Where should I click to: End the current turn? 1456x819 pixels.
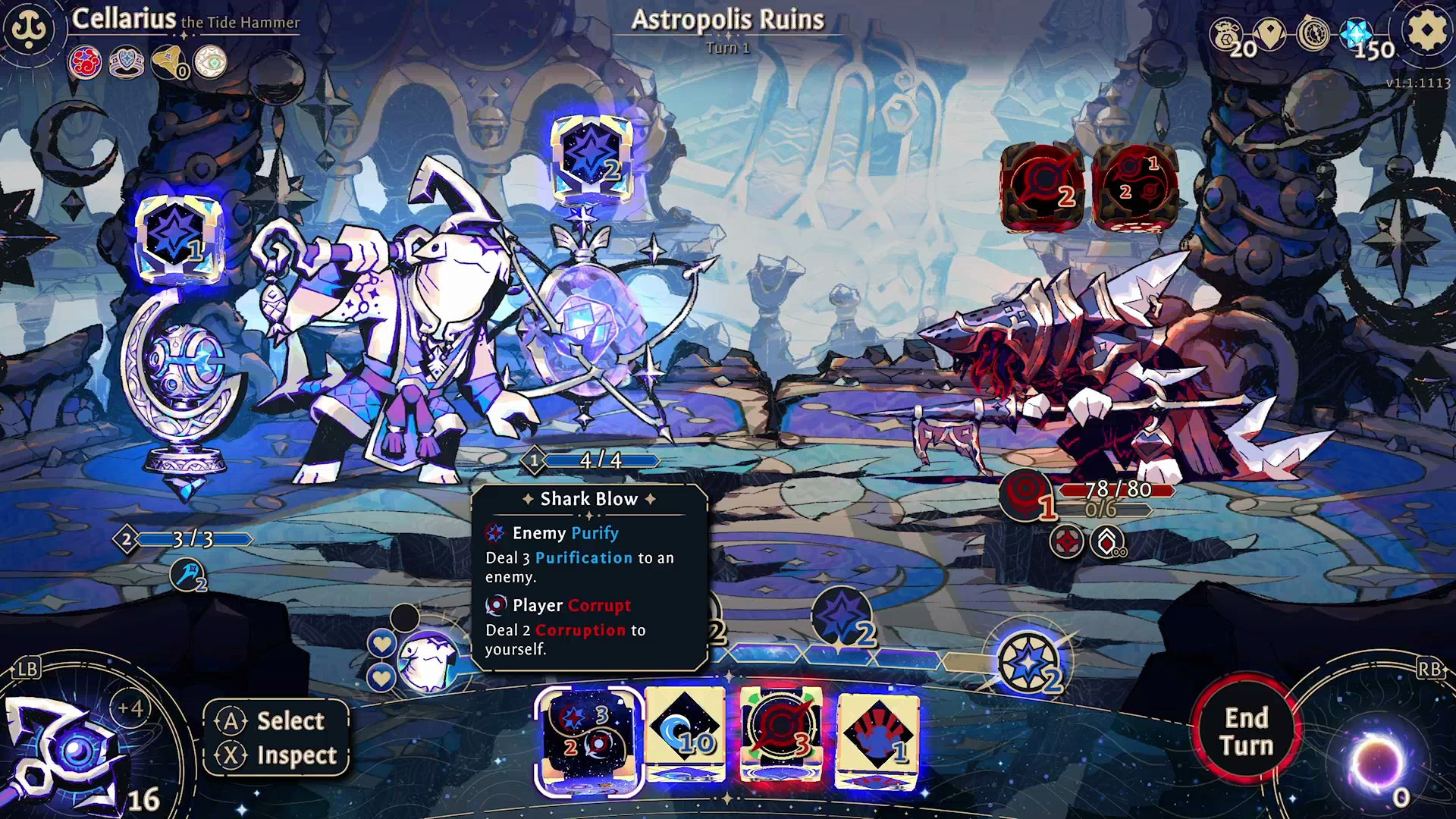pyautogui.click(x=1246, y=730)
